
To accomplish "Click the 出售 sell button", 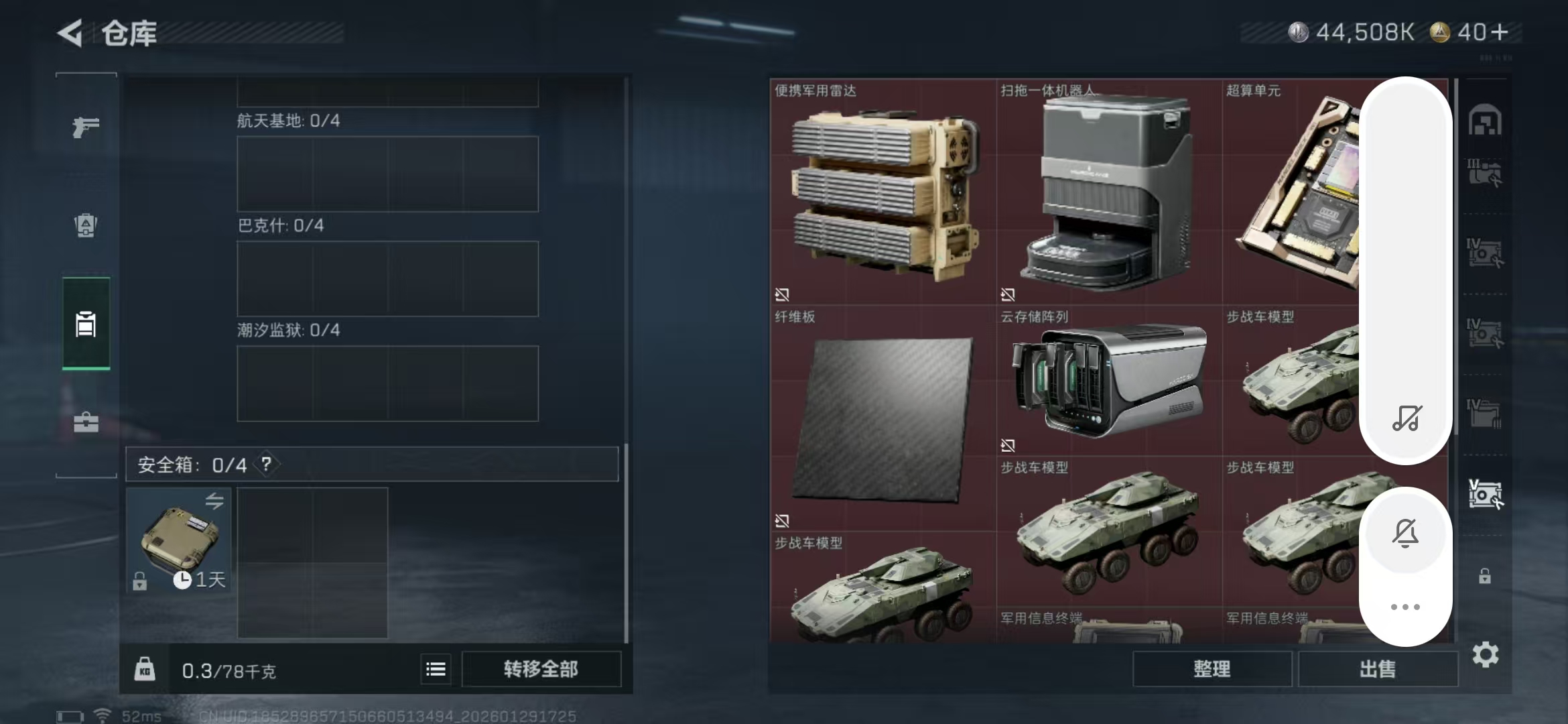I will [1378, 669].
